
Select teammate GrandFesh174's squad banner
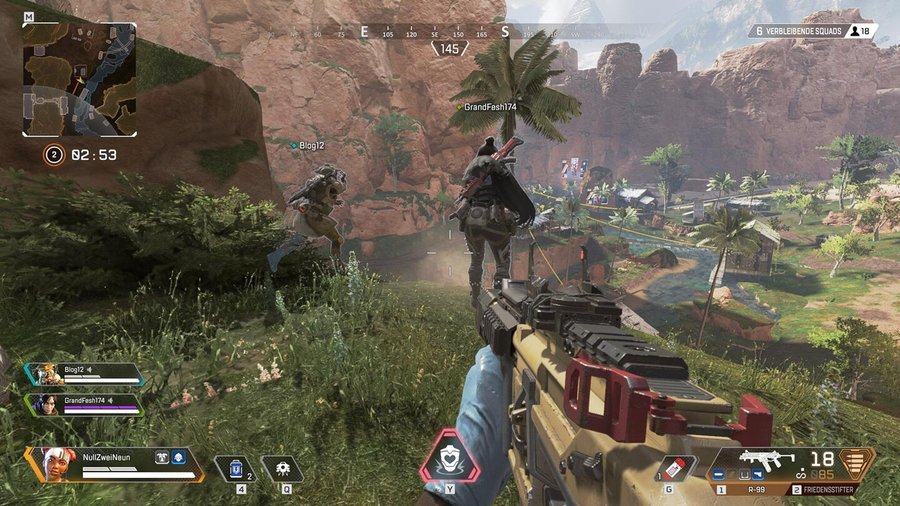coord(87,403)
